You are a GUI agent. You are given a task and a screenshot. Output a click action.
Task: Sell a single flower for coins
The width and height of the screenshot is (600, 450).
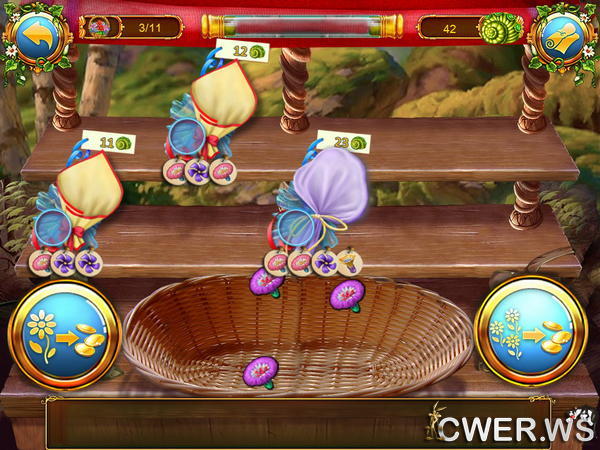coord(63,333)
